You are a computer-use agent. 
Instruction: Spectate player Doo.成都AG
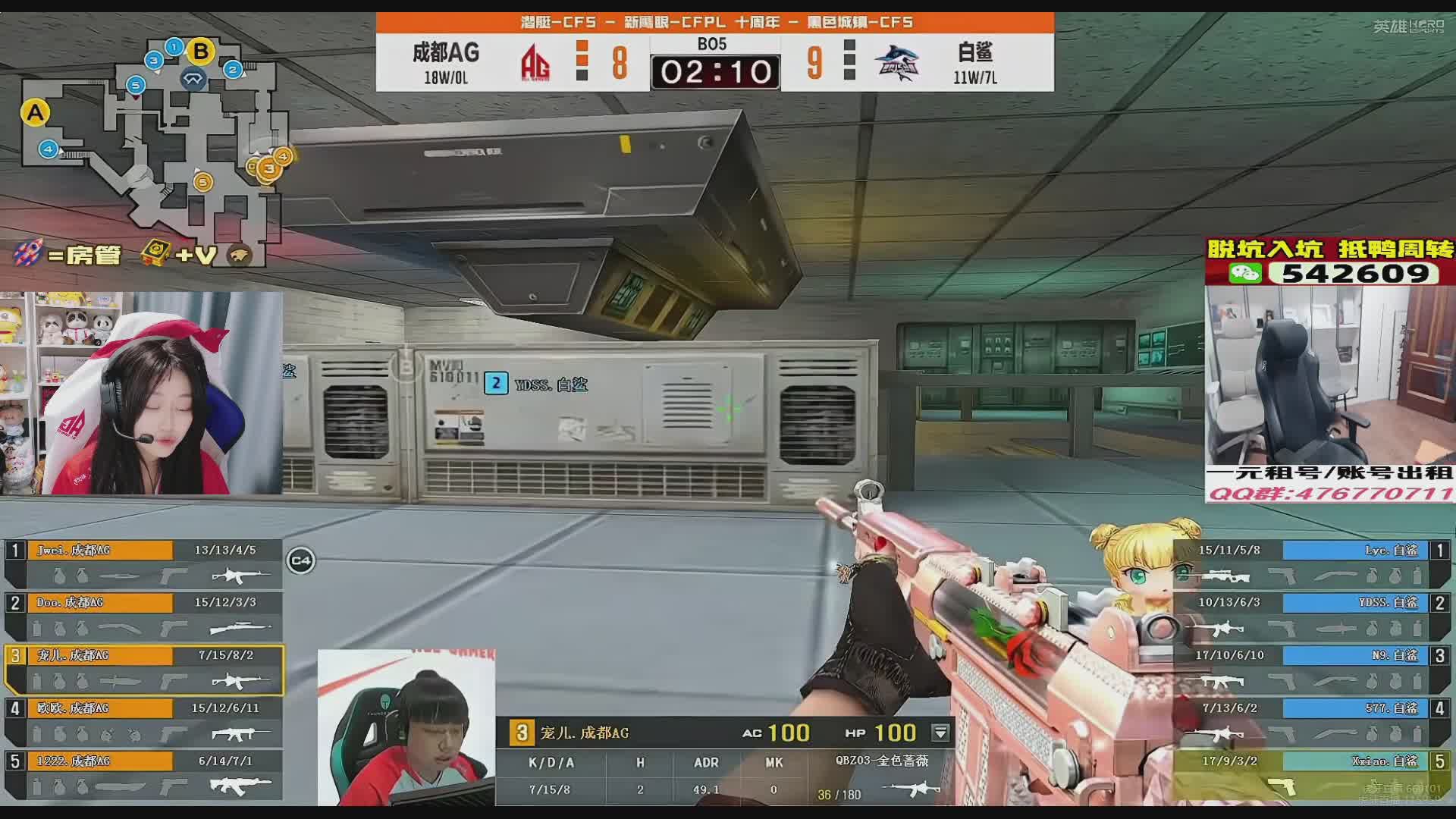point(144,615)
